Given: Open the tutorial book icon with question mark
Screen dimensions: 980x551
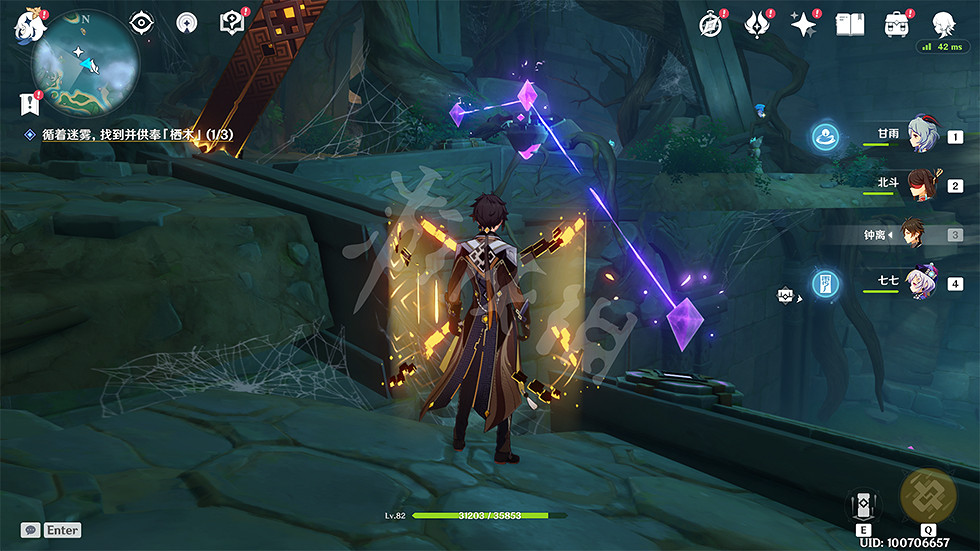Looking at the screenshot, I should 232,22.
